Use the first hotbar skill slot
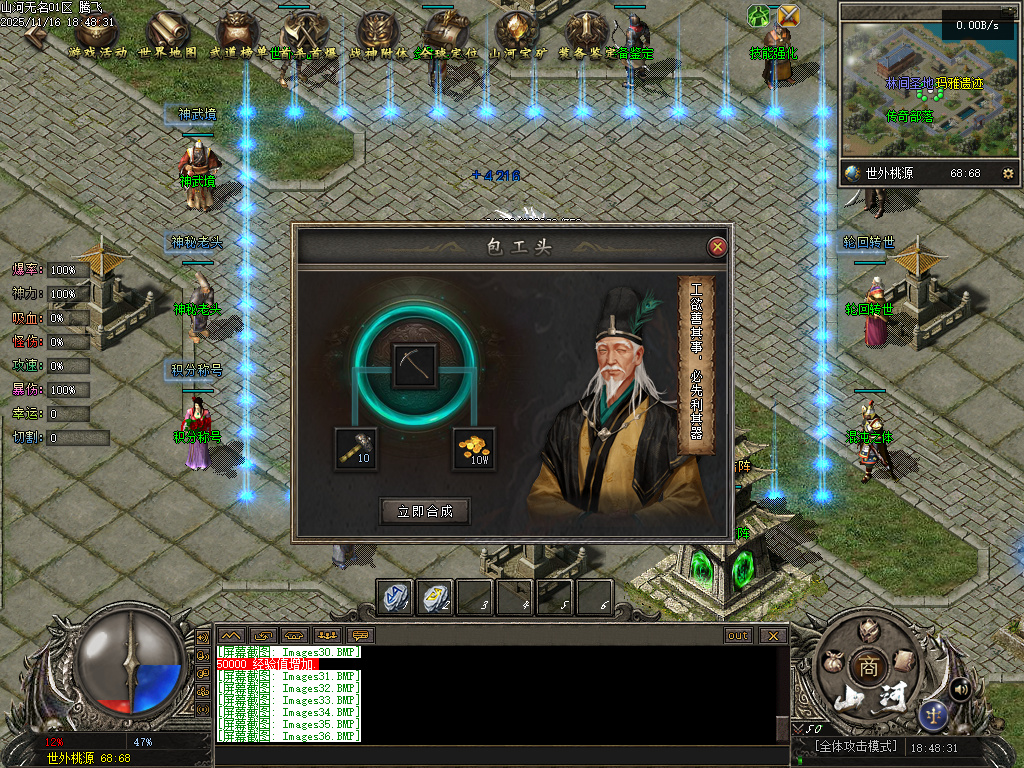 point(394,596)
